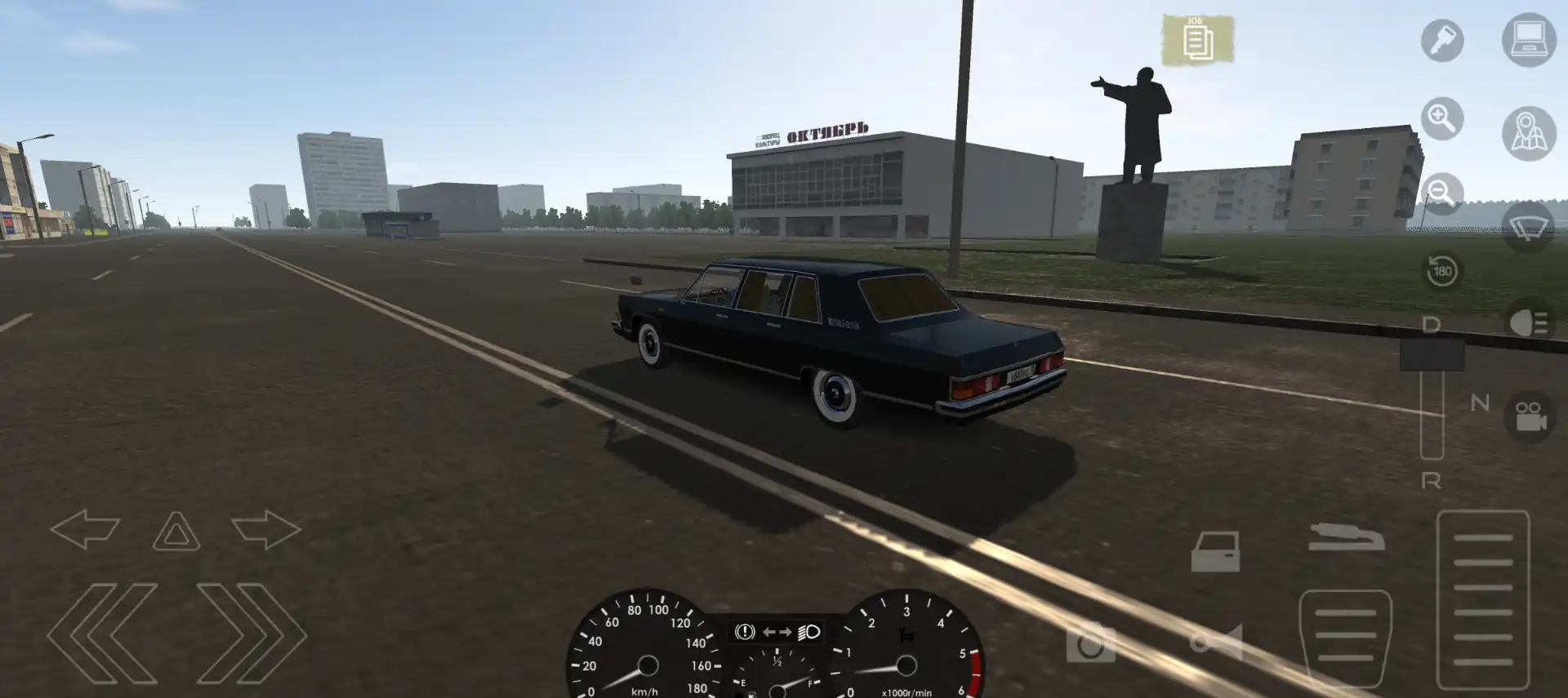Viewport: 1568px width, 698px height.
Task: Rotate the camera 180 degrees
Action: point(1442,269)
